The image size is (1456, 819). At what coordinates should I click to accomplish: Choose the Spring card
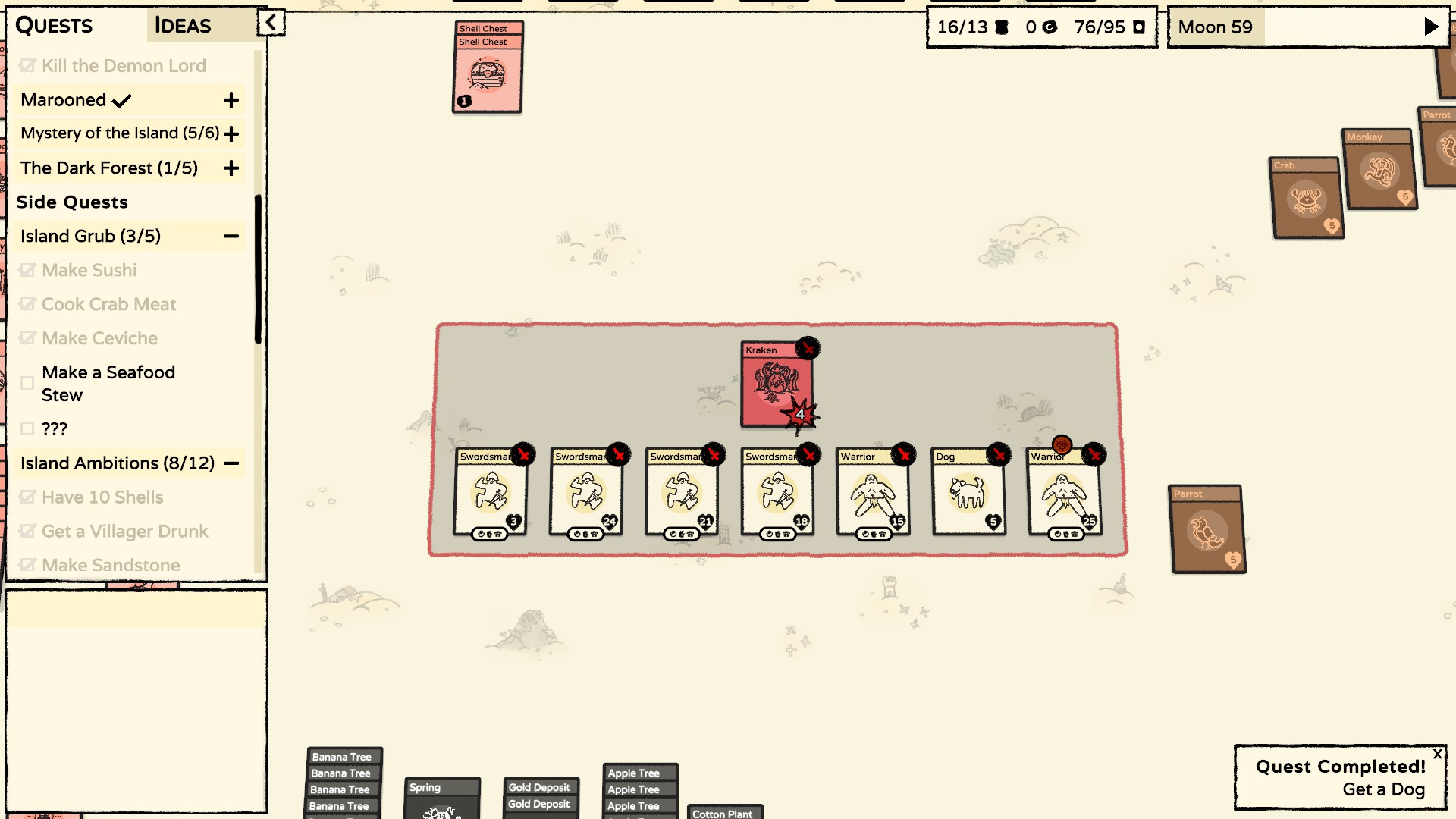point(442,799)
